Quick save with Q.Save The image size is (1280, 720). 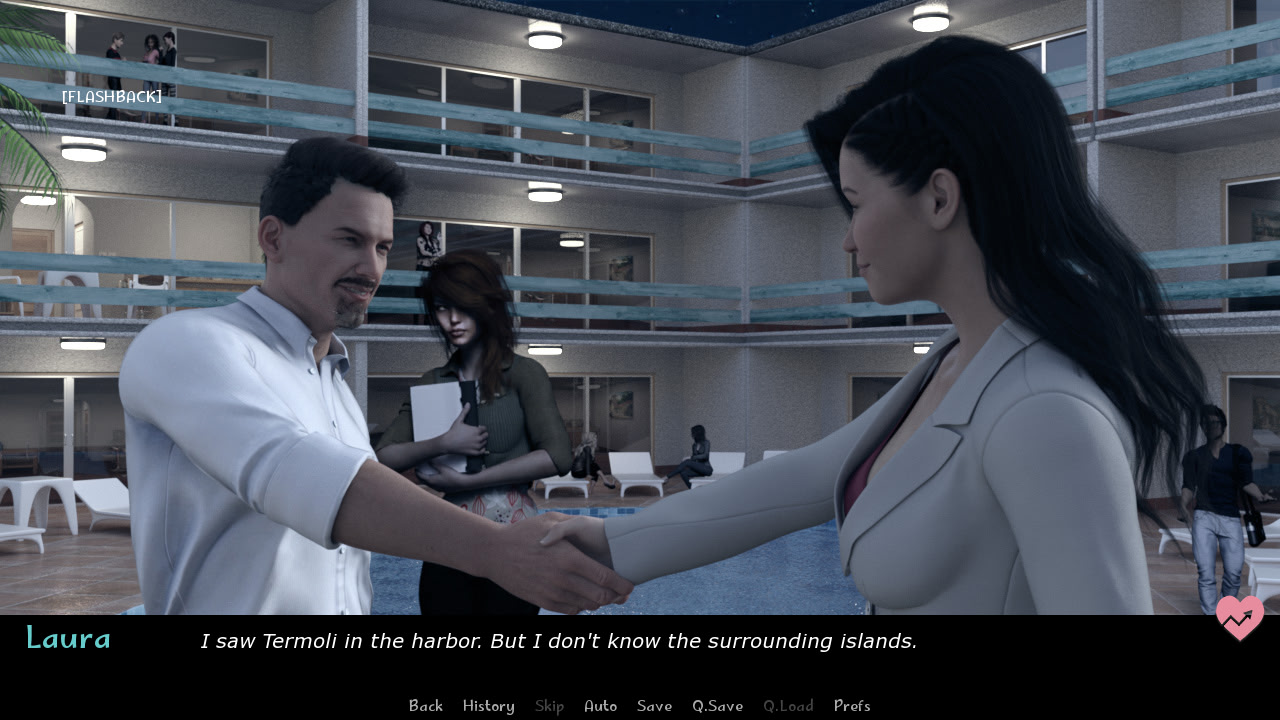(x=717, y=706)
